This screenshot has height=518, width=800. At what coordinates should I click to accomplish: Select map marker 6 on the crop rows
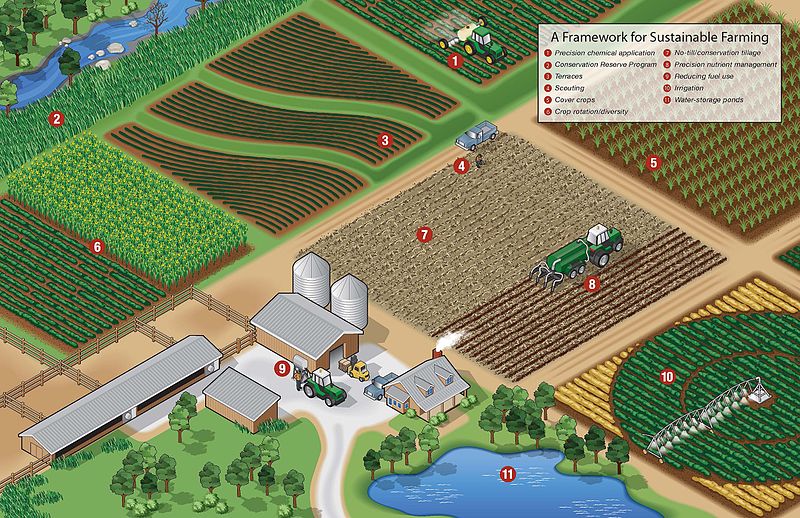pyautogui.click(x=97, y=245)
